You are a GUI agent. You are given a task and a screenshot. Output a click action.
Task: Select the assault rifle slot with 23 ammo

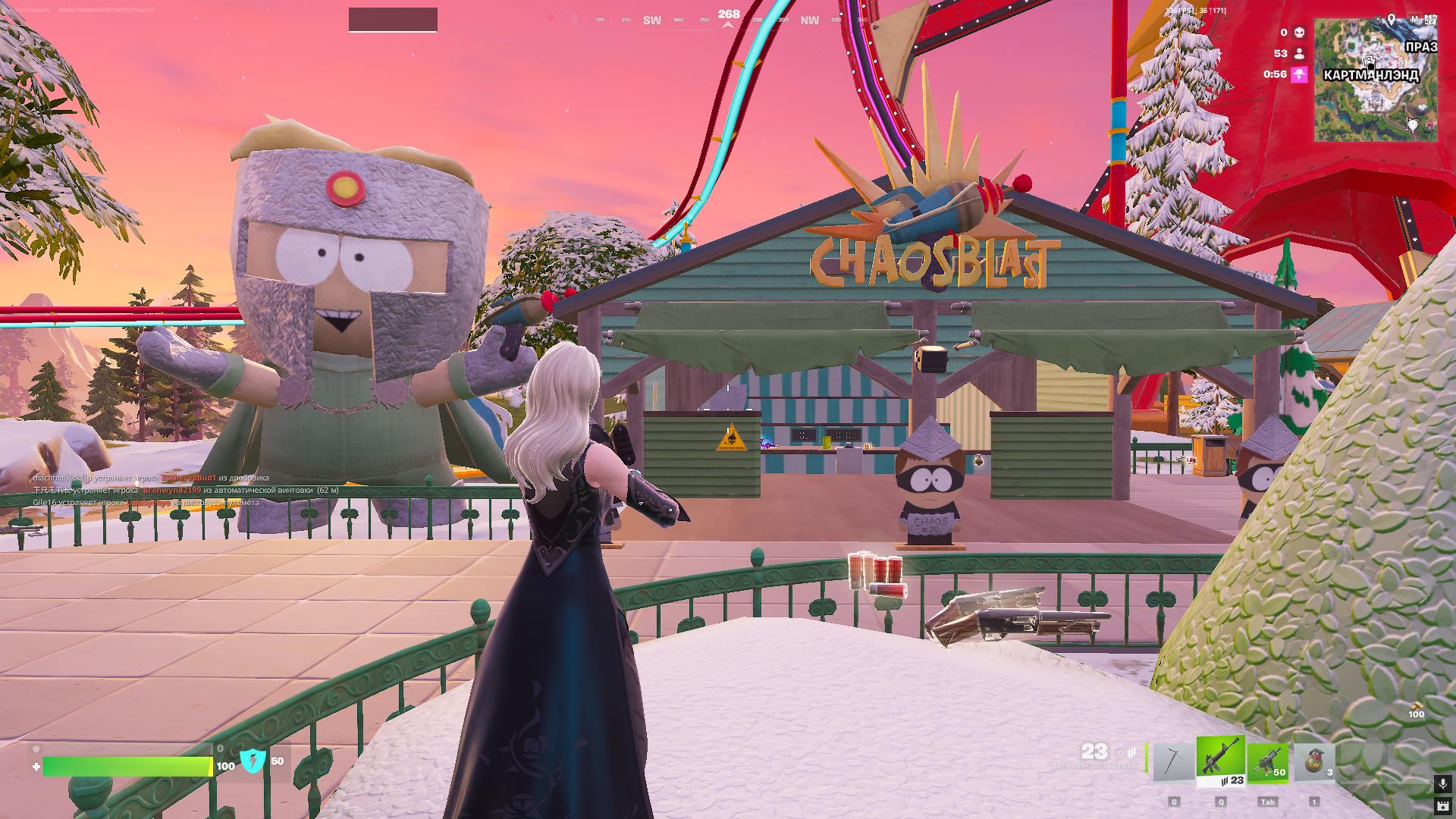click(x=1220, y=761)
